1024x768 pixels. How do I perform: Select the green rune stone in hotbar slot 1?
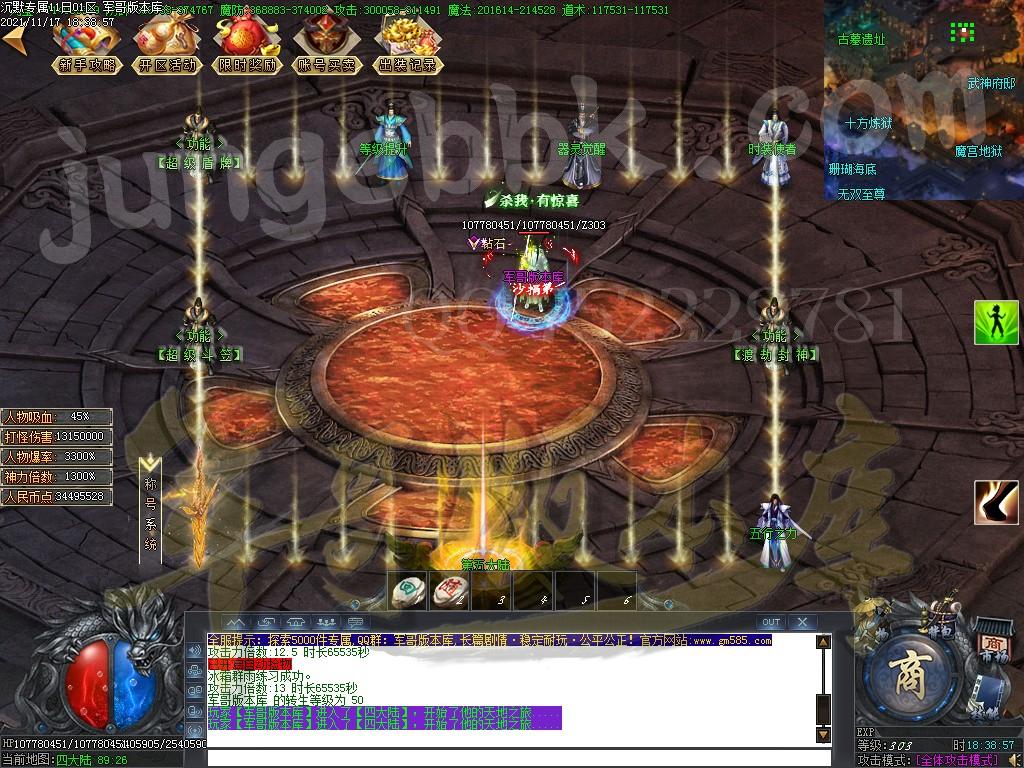point(408,591)
